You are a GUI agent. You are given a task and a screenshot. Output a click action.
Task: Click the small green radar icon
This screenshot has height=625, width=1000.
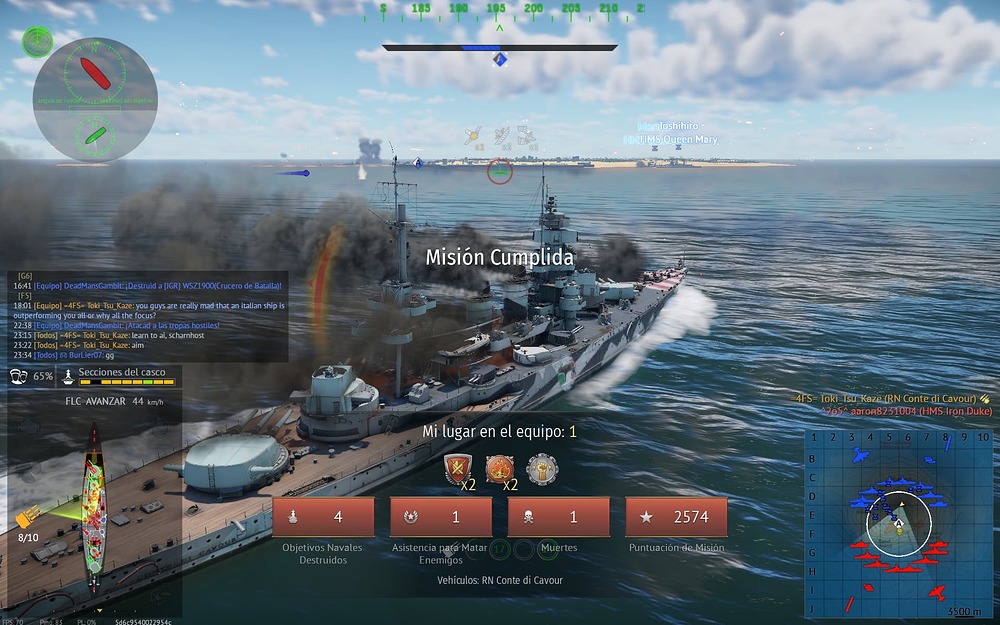[x=37, y=42]
